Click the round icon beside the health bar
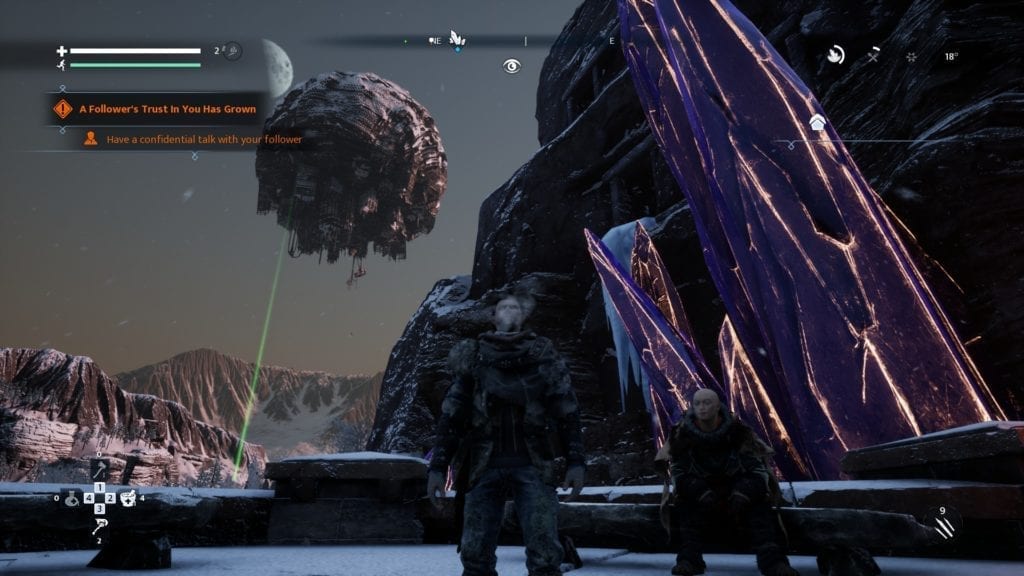The image size is (1024, 576). (x=232, y=50)
